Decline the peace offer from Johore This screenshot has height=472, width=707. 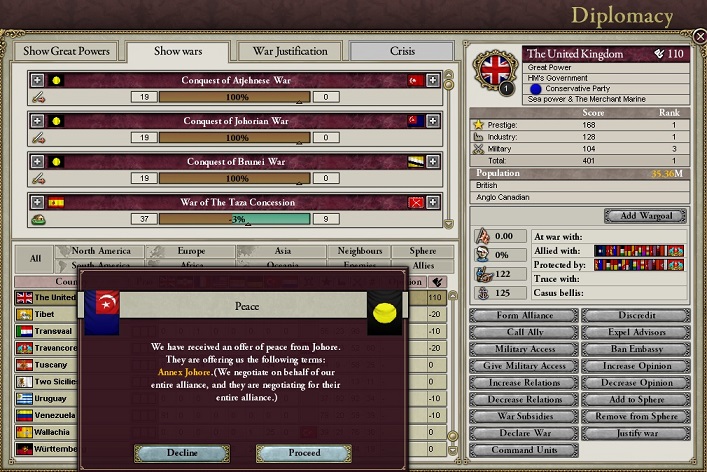pos(182,453)
